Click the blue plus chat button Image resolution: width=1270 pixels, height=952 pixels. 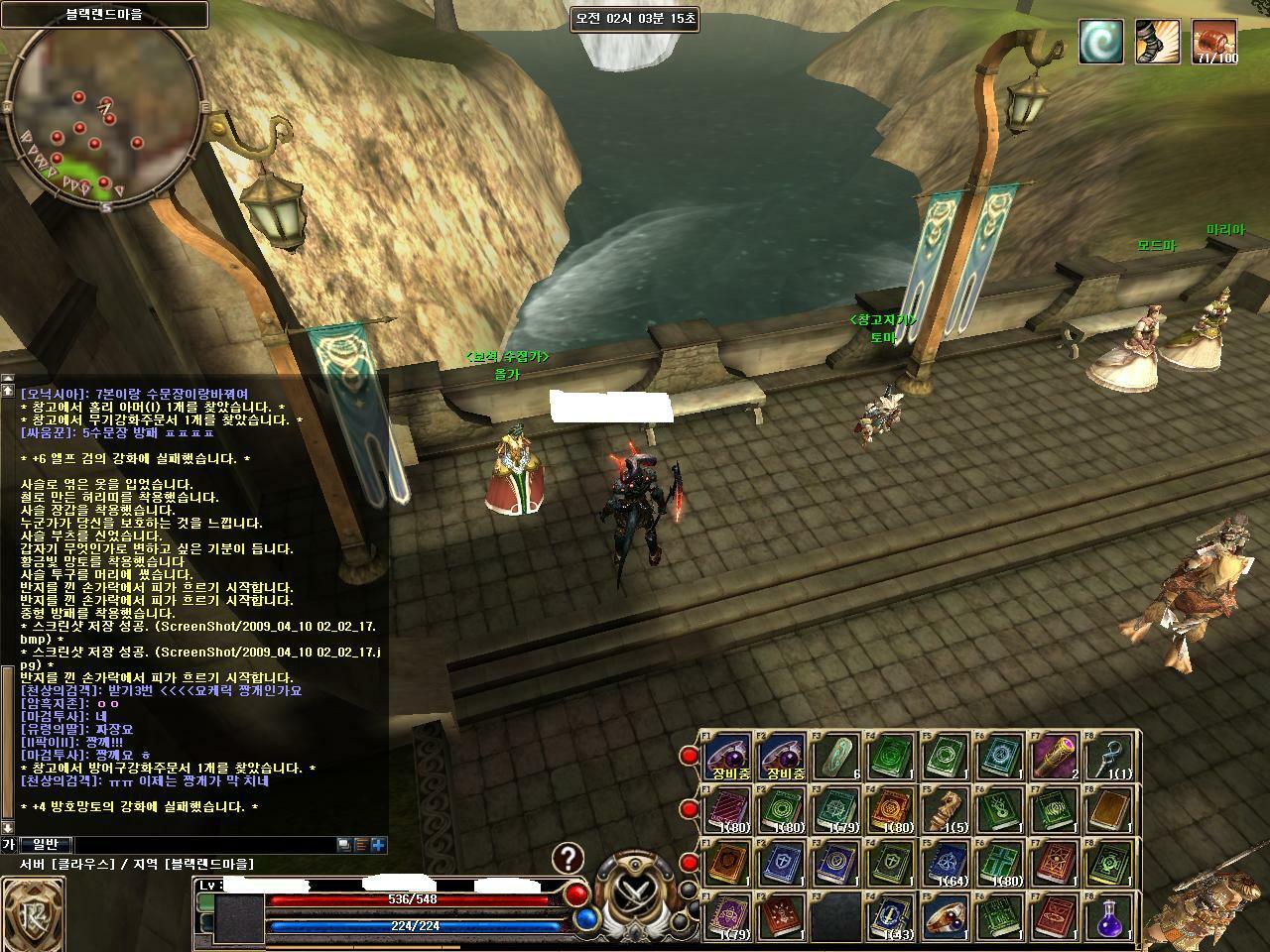[x=378, y=845]
